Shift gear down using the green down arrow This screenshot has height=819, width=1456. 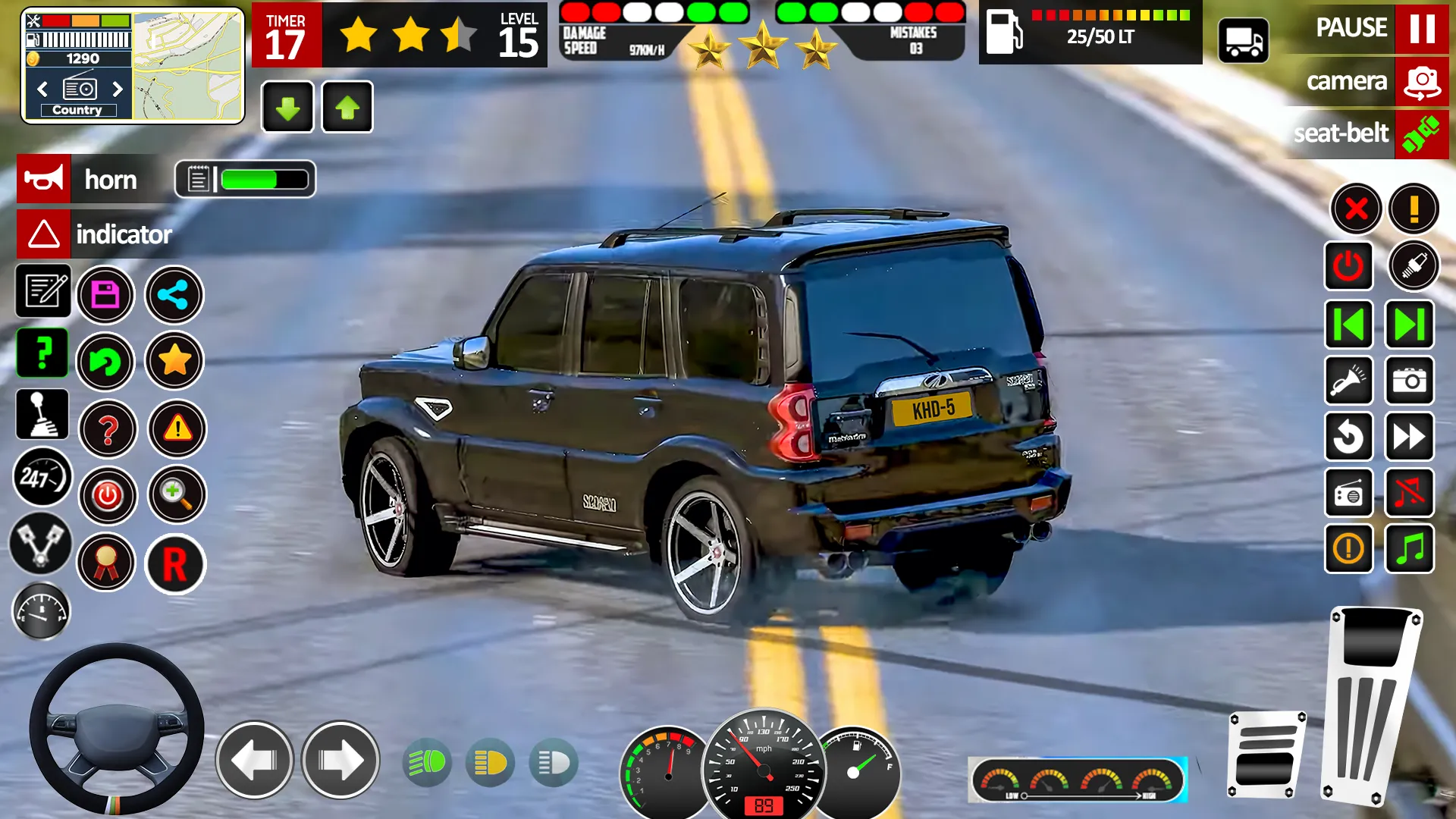pos(287,107)
